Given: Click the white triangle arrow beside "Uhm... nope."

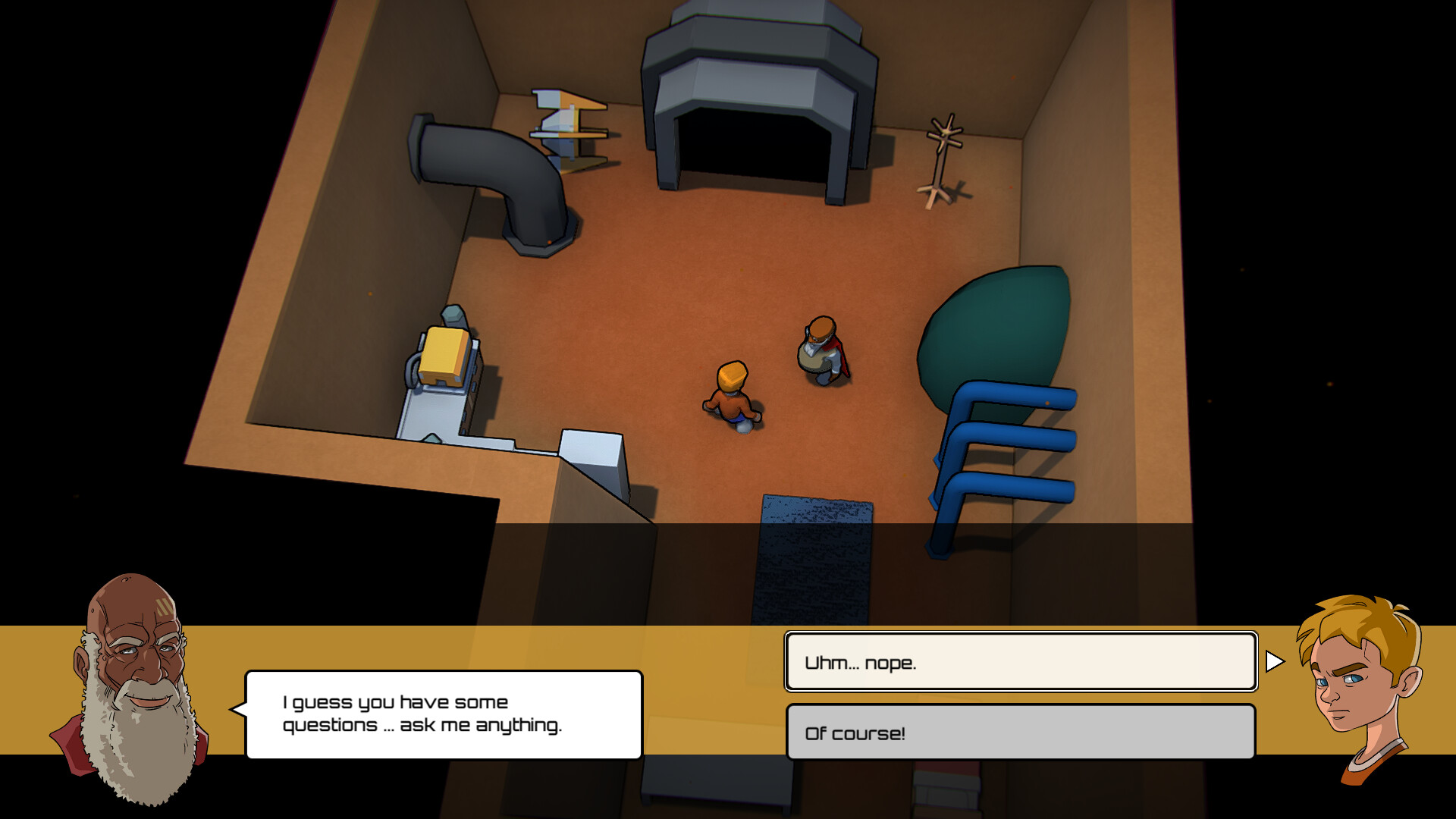Looking at the screenshot, I should click(1274, 662).
